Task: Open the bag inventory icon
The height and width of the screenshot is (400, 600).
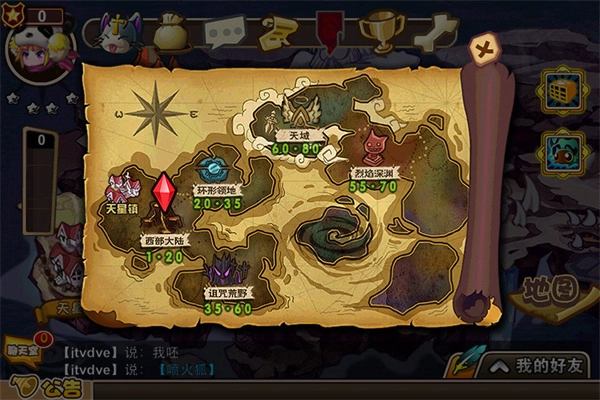Action: [172, 32]
